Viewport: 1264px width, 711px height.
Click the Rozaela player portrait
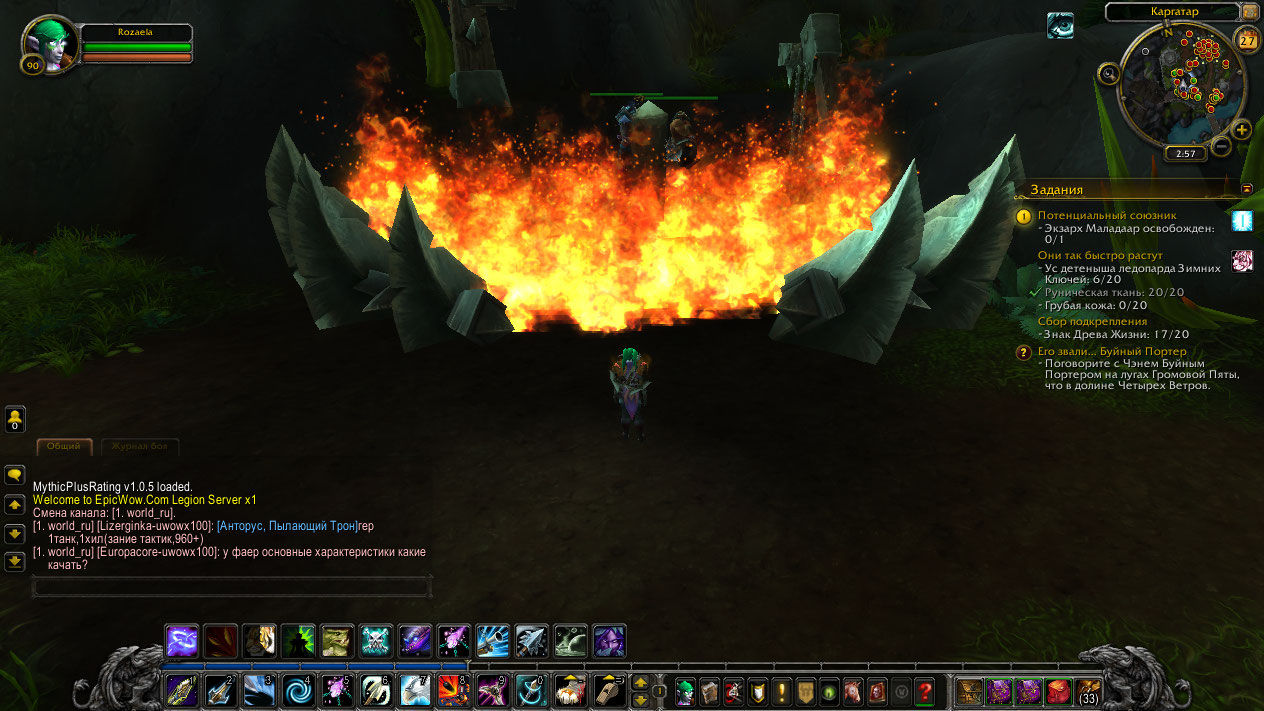(50, 43)
